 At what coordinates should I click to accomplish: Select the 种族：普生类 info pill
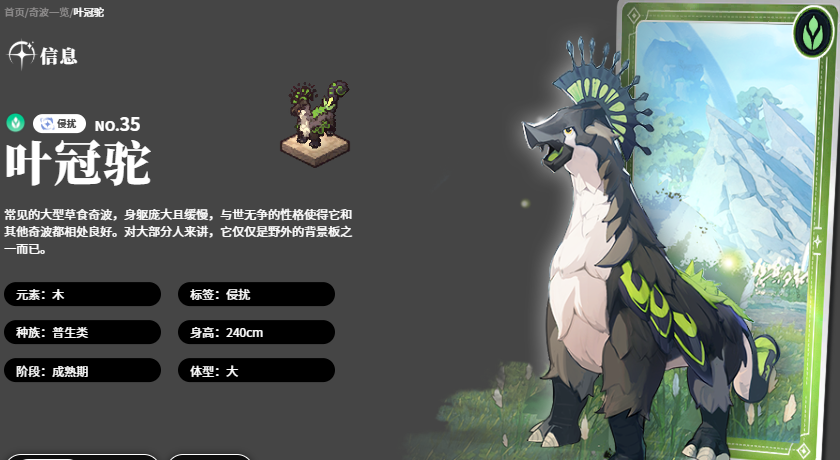pyautogui.click(x=82, y=332)
